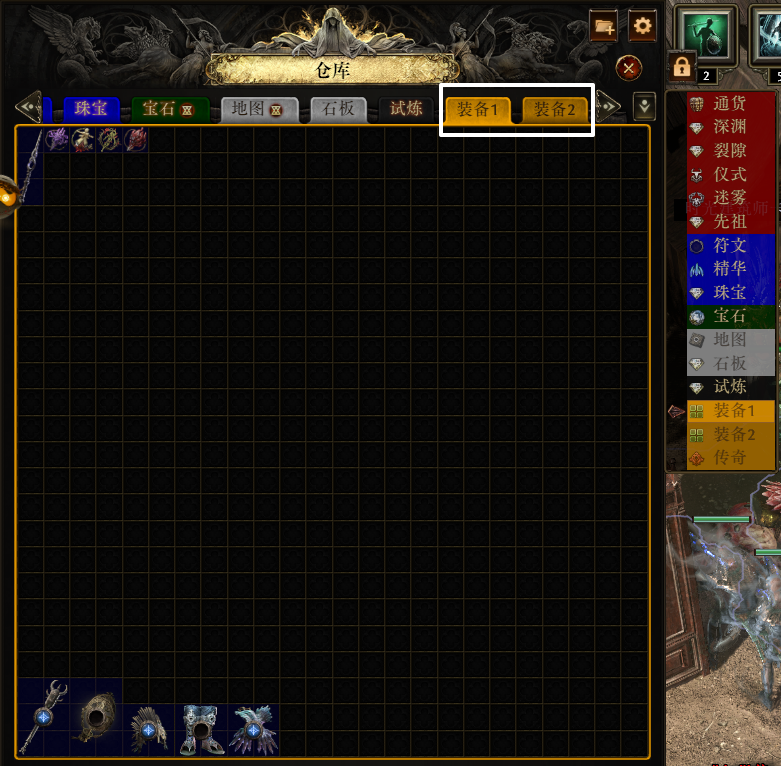The image size is (781, 766).
Task: Show the previous tabs with the left arrow
Action: [x=28, y=106]
